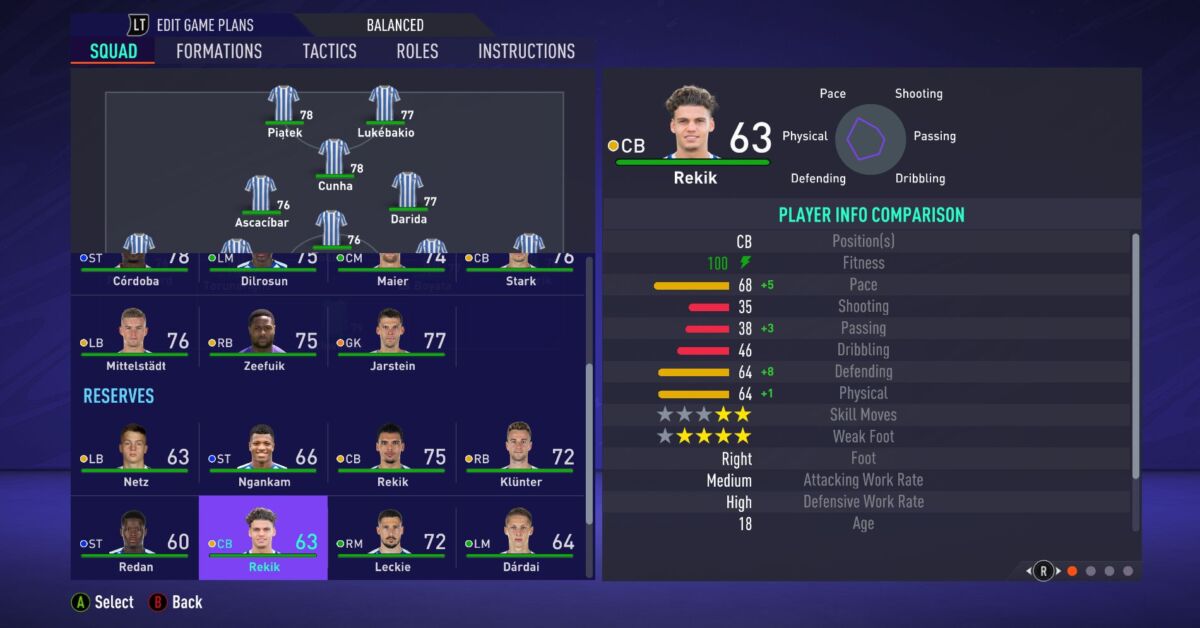Select left back Mittelstädt's player card
Image resolution: width=1200 pixels, height=628 pixels.
click(x=134, y=338)
